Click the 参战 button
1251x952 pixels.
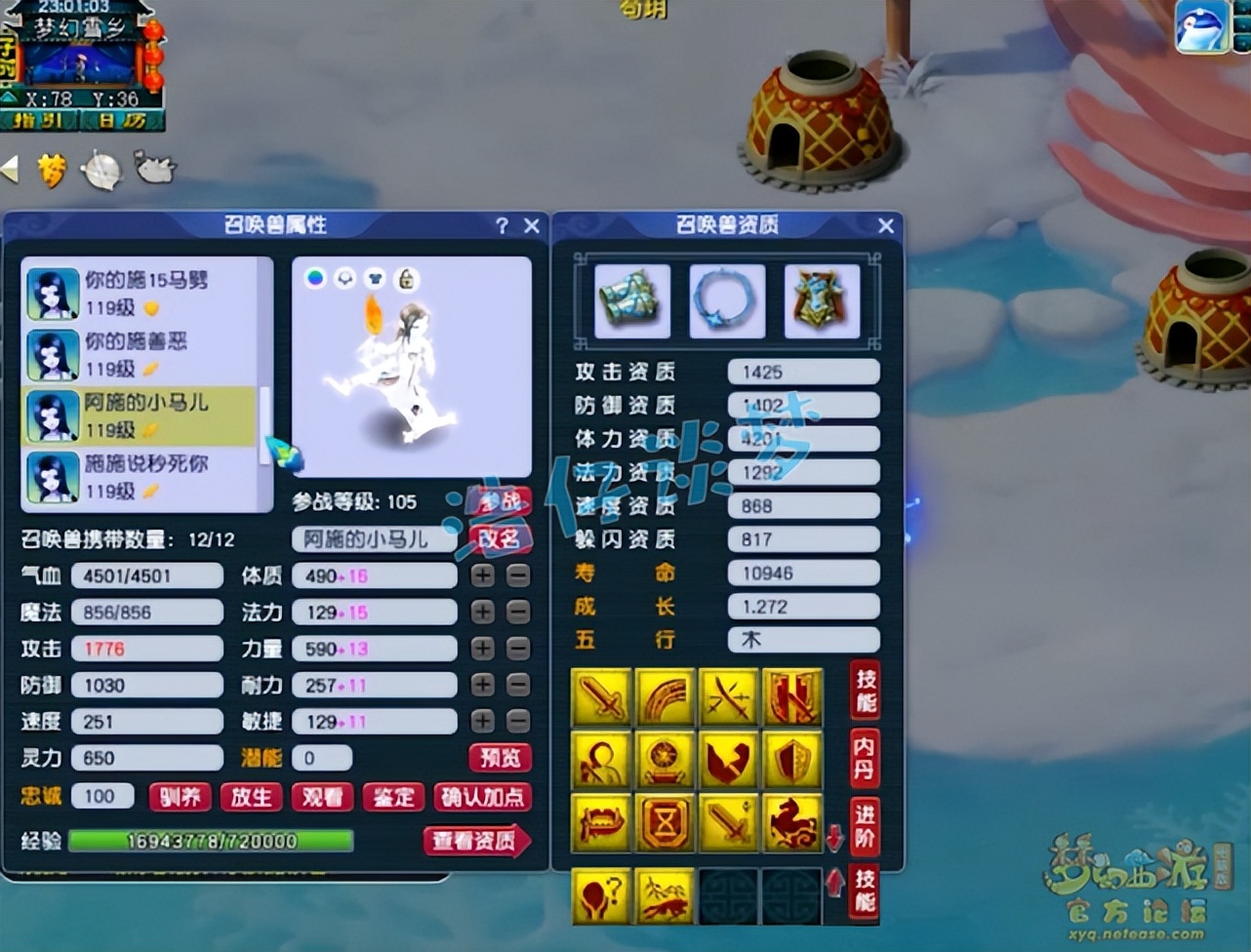point(499,502)
